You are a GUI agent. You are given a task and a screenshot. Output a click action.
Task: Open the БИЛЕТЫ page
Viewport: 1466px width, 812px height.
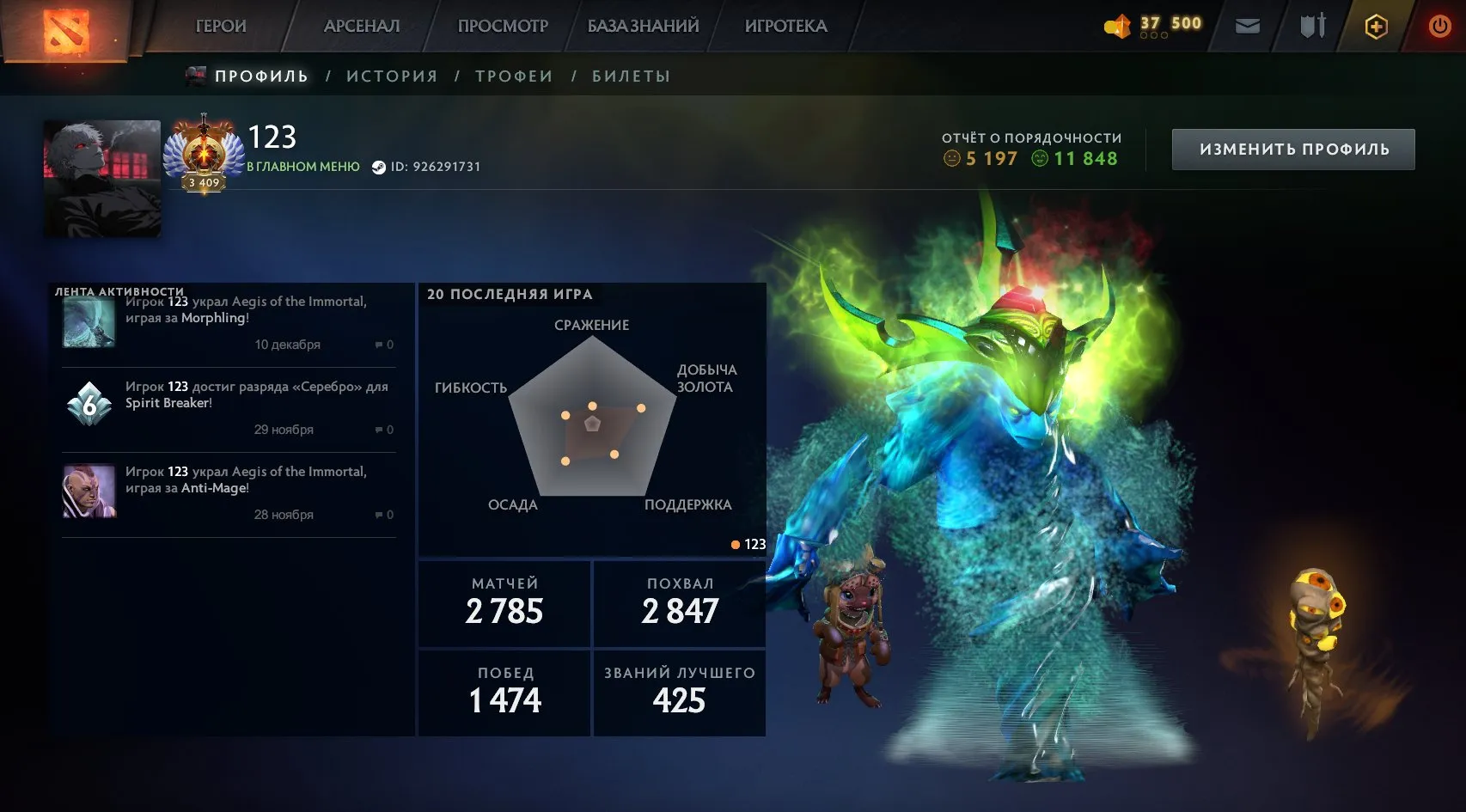pos(629,76)
